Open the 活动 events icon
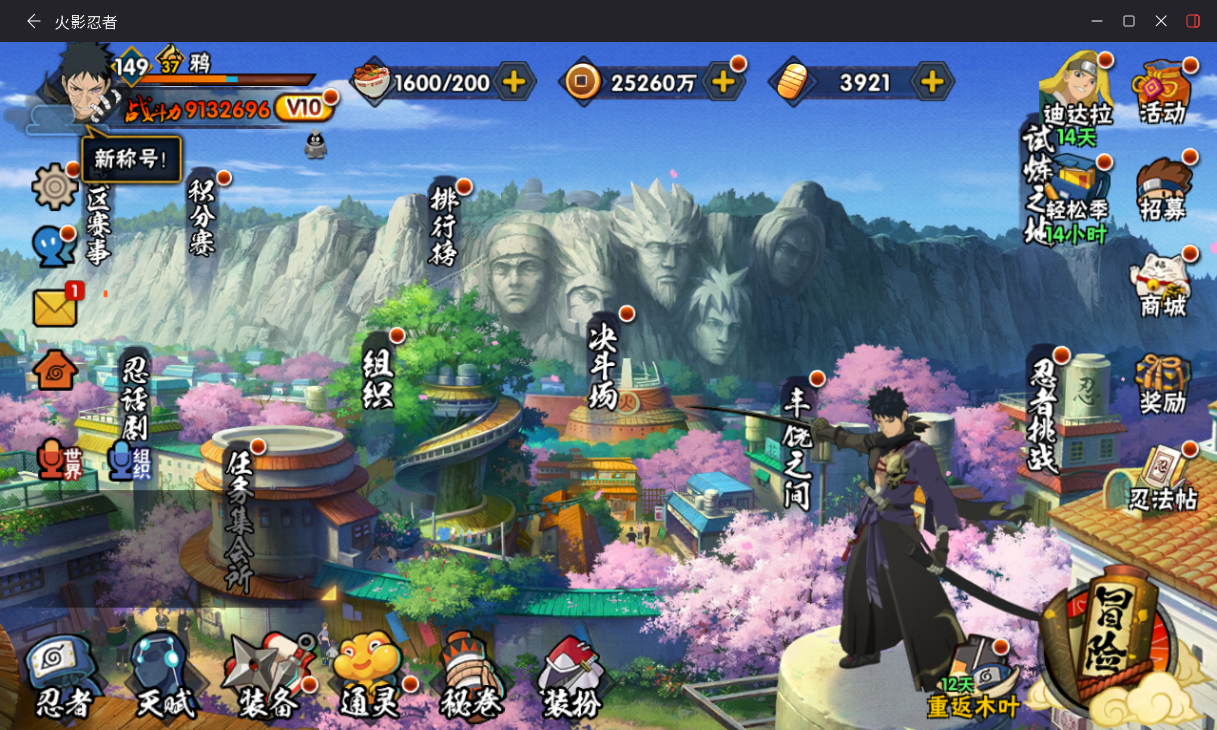Image resolution: width=1217 pixels, height=730 pixels. pos(1162,92)
